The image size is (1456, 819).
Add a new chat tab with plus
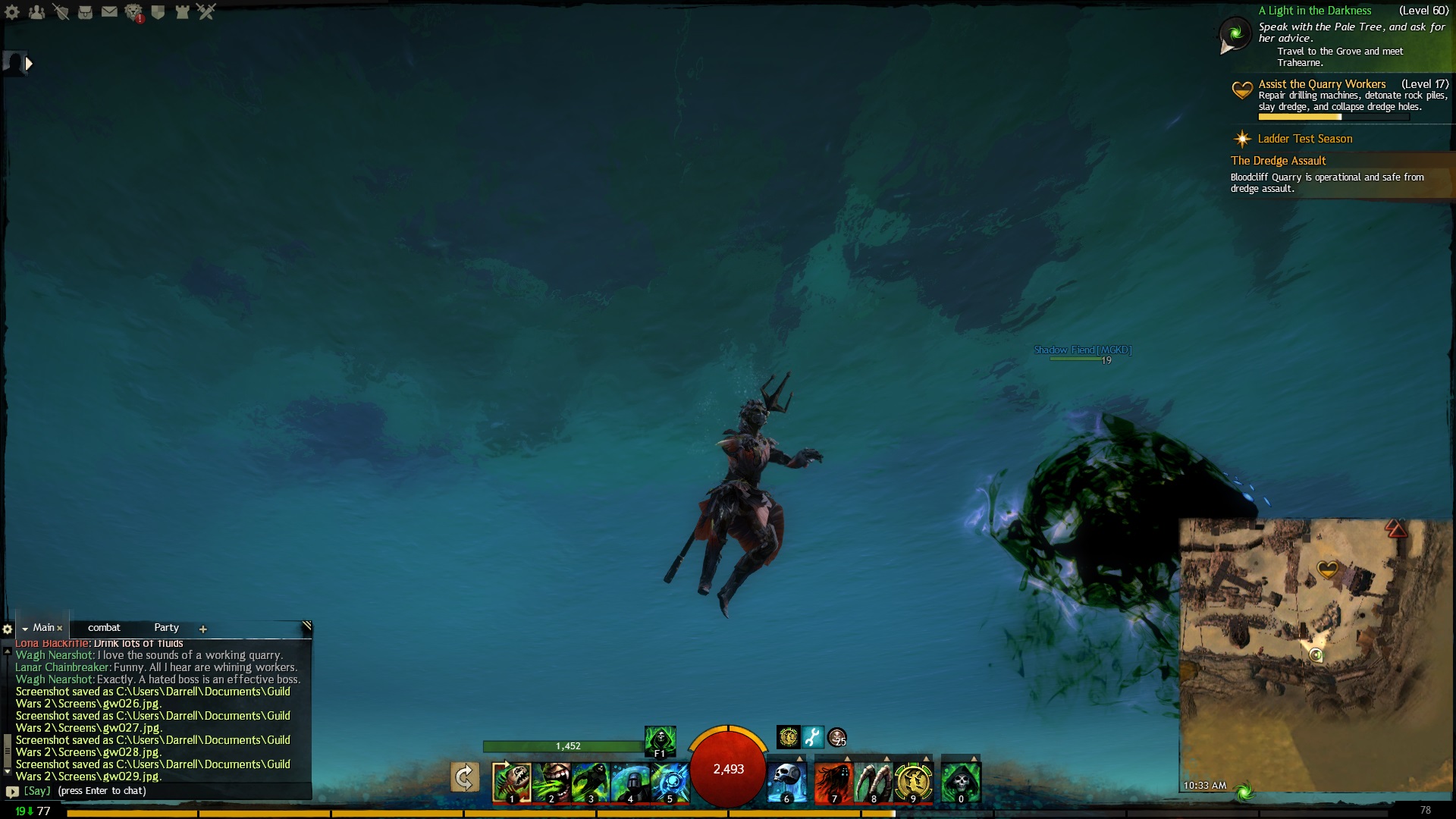point(202,629)
